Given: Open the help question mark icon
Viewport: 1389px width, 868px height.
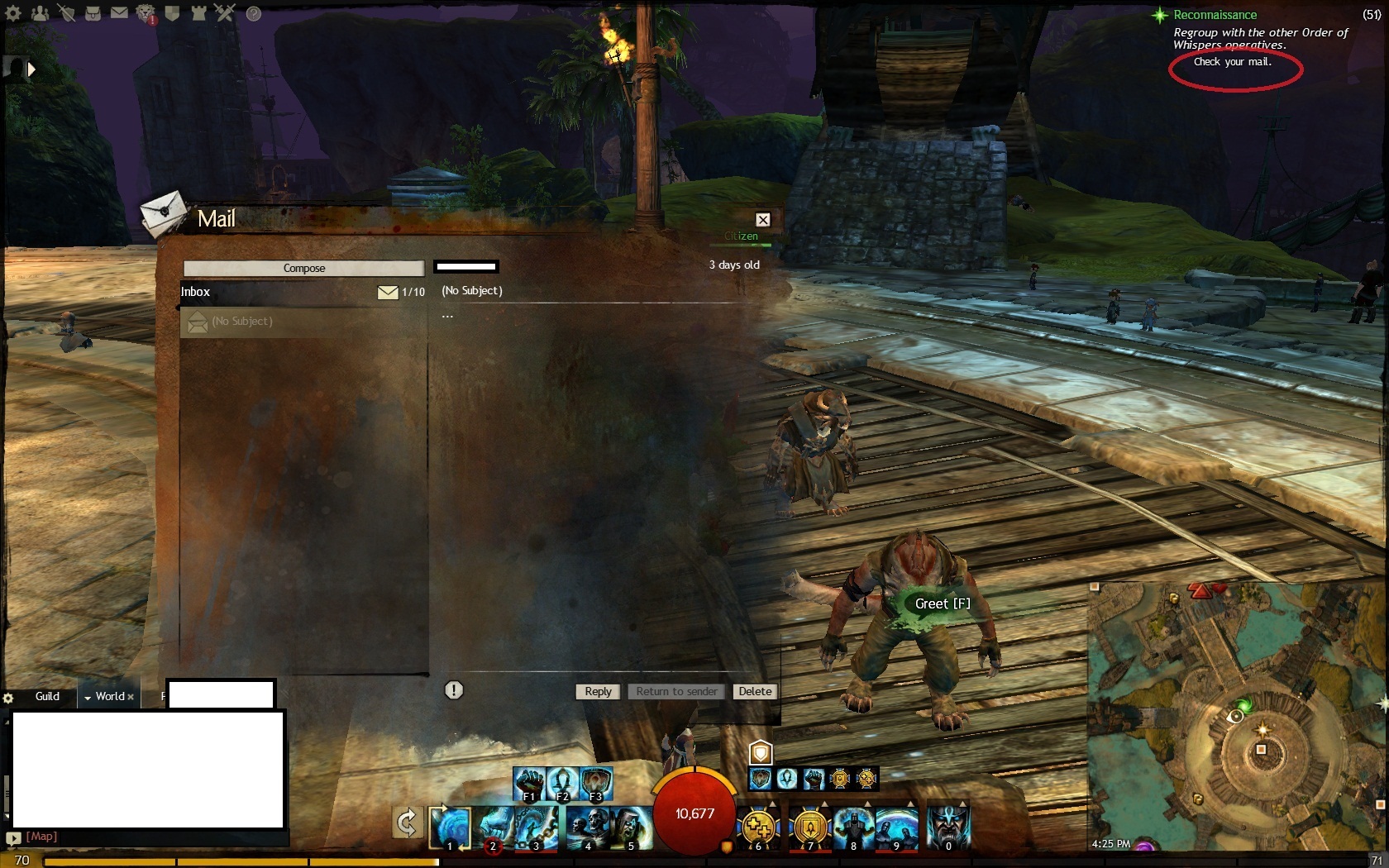Looking at the screenshot, I should tap(254, 13).
